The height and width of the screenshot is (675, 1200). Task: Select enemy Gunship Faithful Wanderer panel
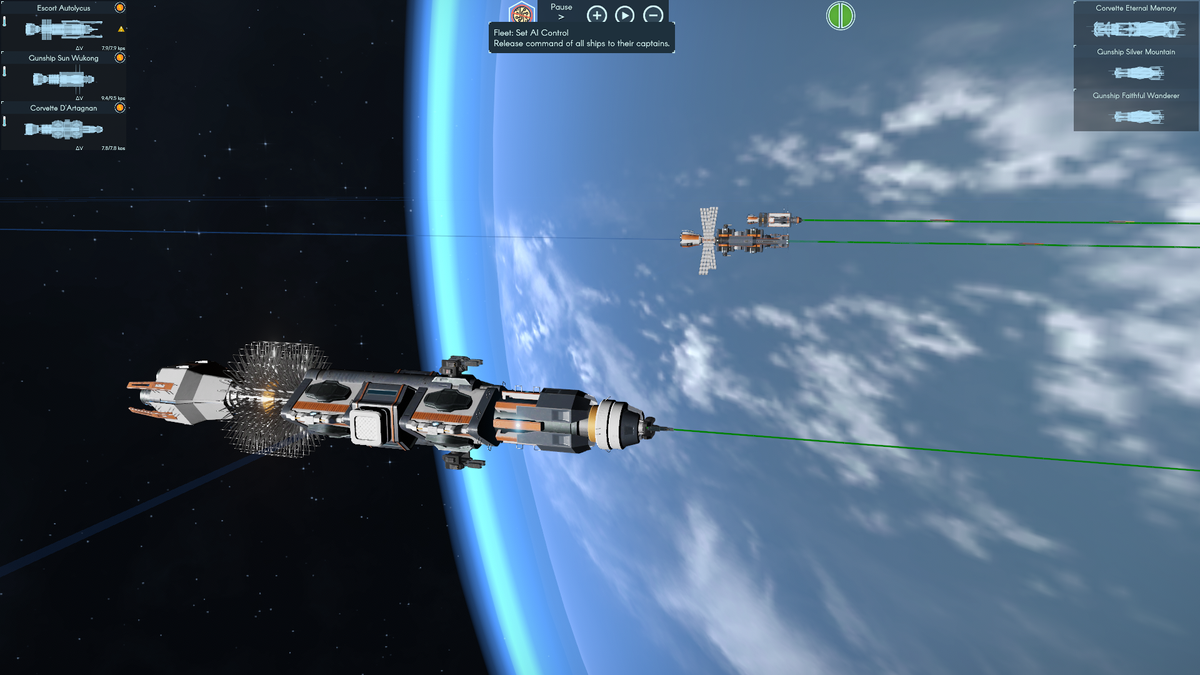tap(1136, 110)
